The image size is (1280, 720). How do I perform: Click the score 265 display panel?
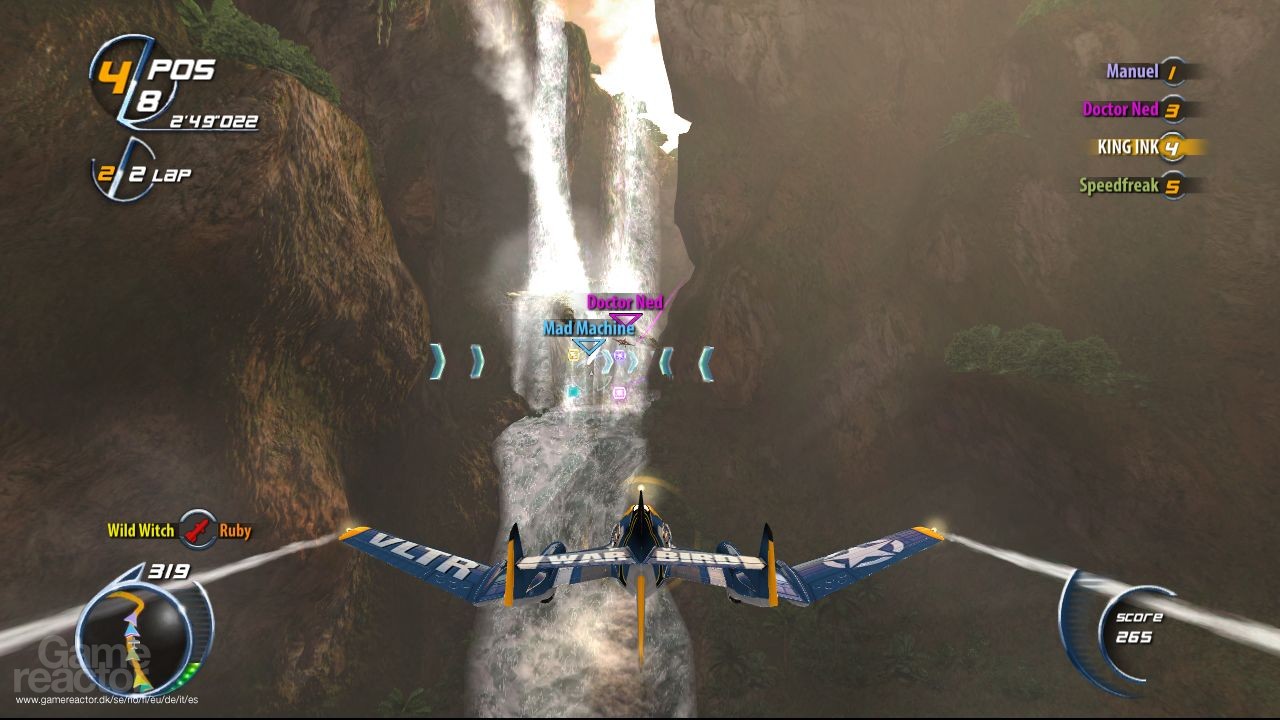(x=1138, y=627)
